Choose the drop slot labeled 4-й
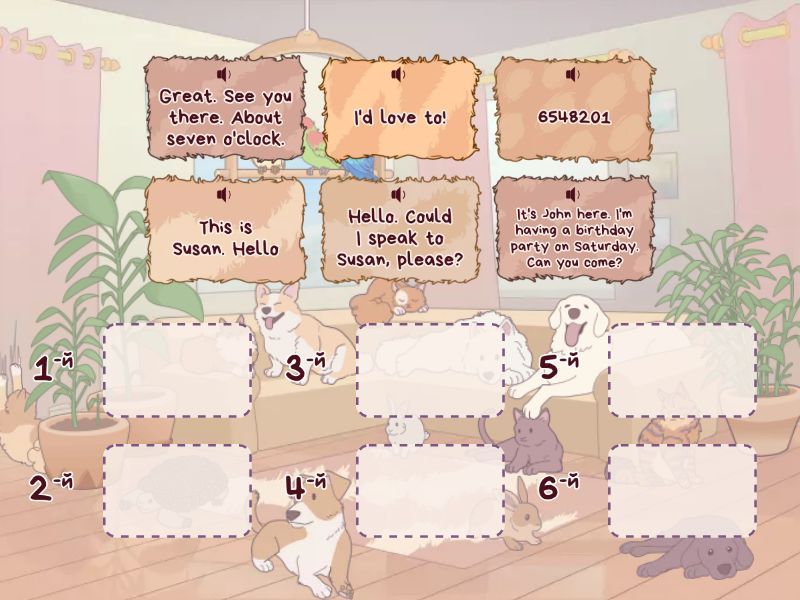 tap(430, 491)
